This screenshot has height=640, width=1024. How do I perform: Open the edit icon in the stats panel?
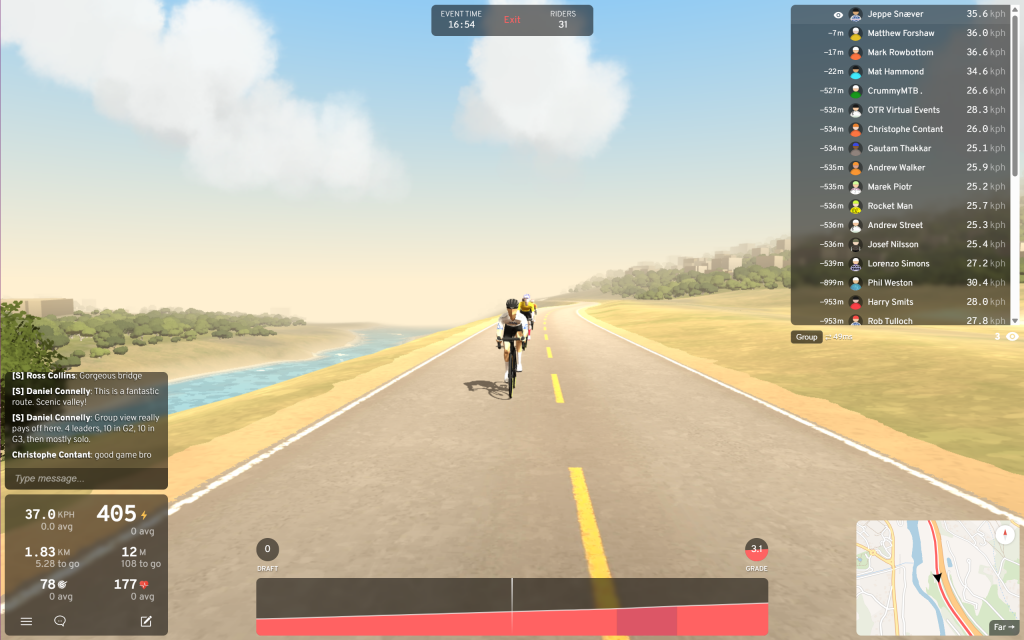[x=146, y=621]
